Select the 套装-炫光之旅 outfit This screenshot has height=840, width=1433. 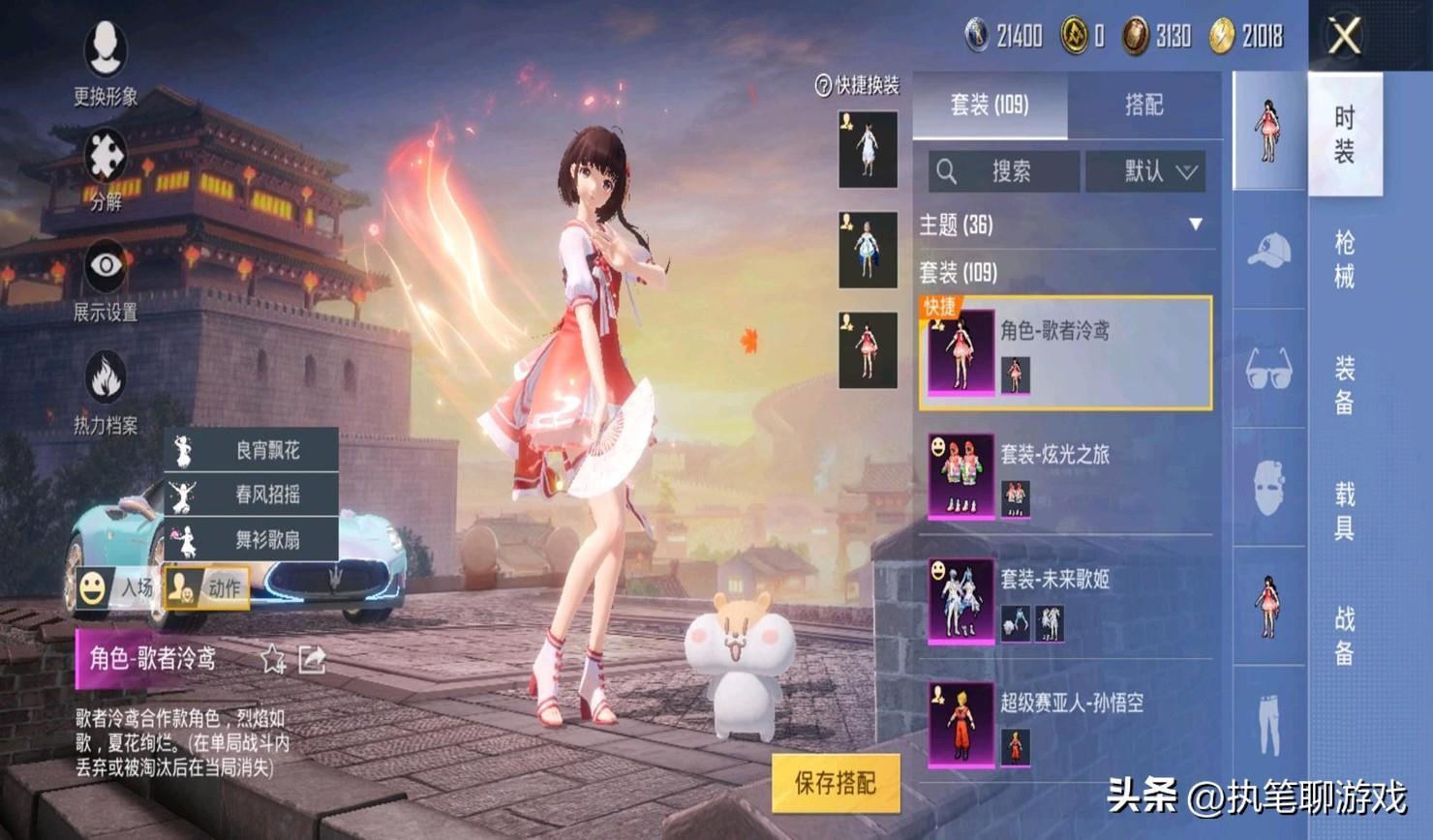pyautogui.click(x=1065, y=476)
